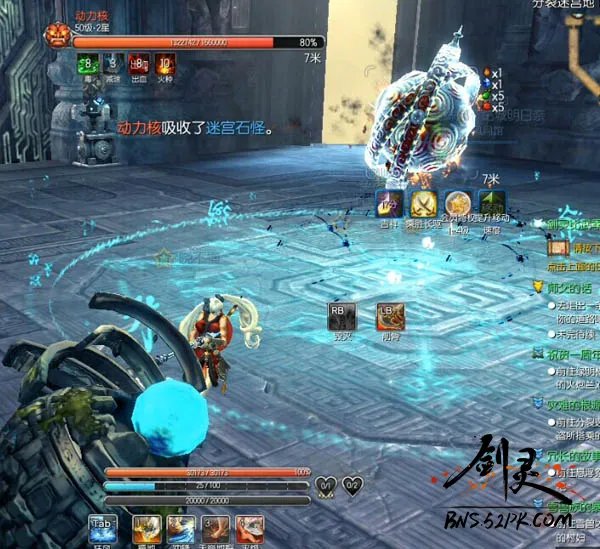Check the golden coin buff icon

(458, 204)
